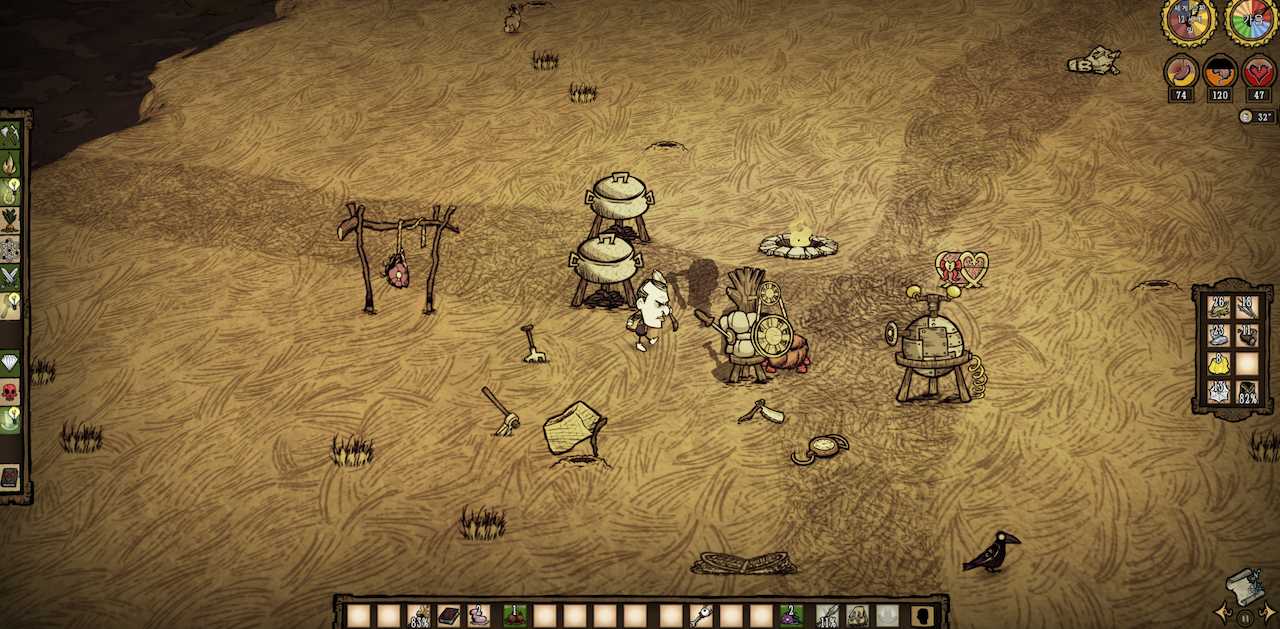This screenshot has height=629, width=1280.
Task: Open the rolled map scroll
Action: pyautogui.click(x=1244, y=586)
